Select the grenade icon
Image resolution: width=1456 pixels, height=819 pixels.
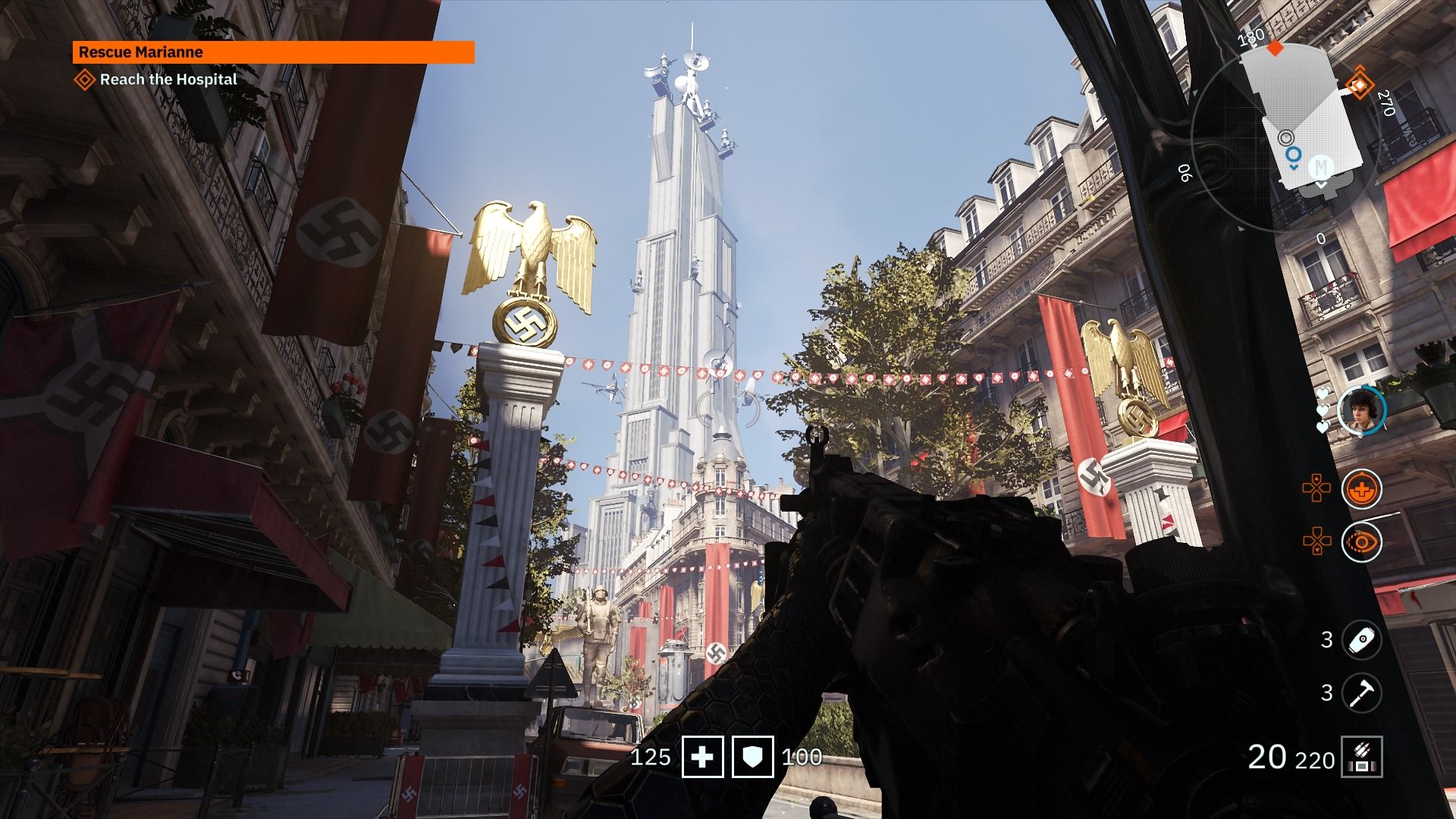point(1361,639)
